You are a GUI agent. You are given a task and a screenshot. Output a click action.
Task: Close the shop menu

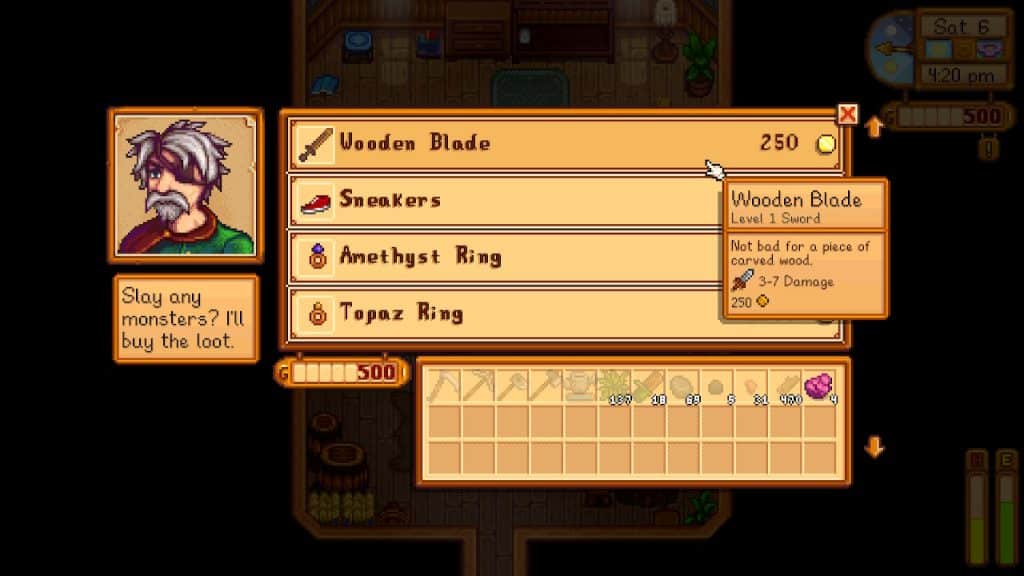(848, 114)
